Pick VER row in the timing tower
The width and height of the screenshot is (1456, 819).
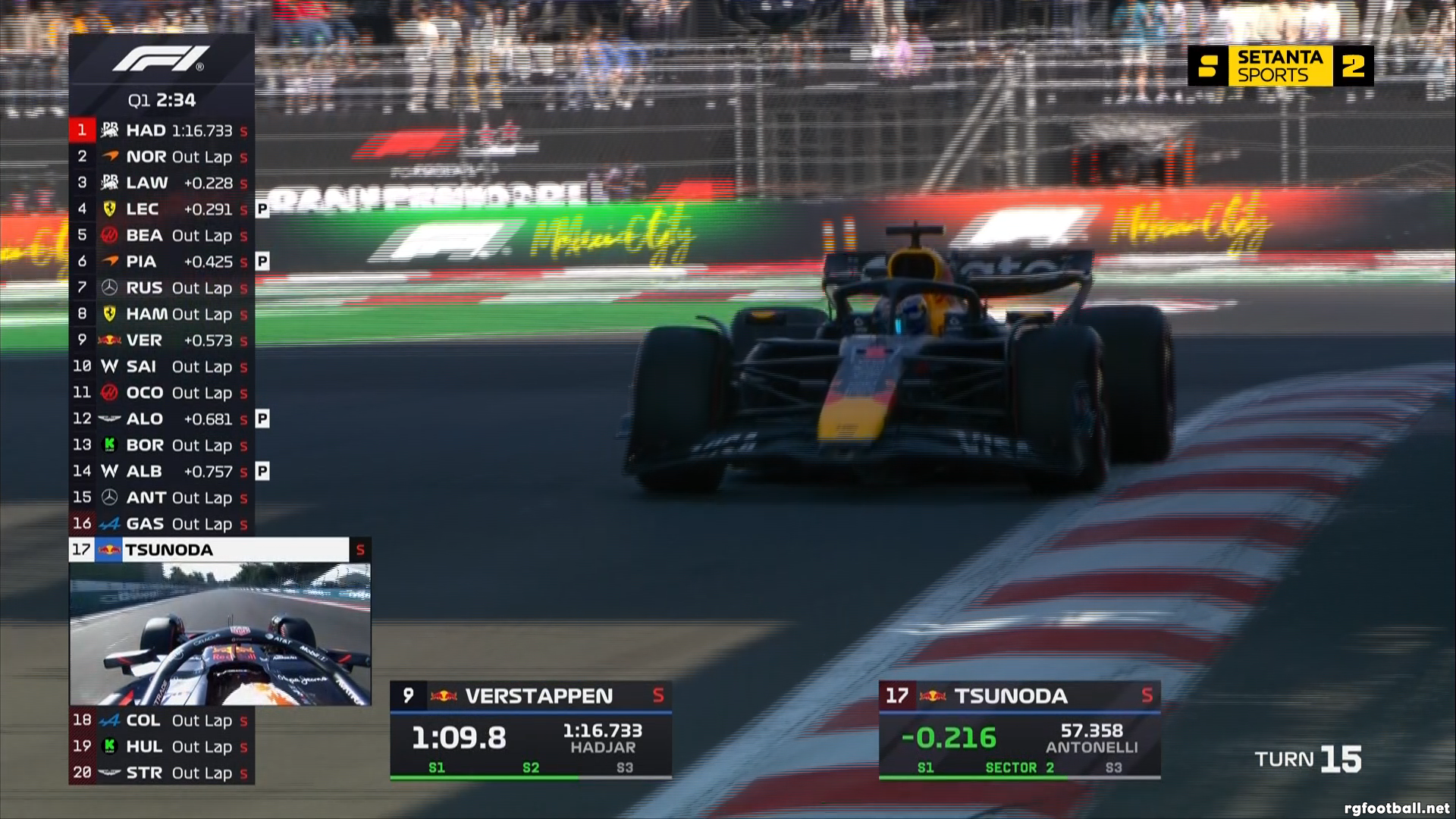[x=162, y=340]
